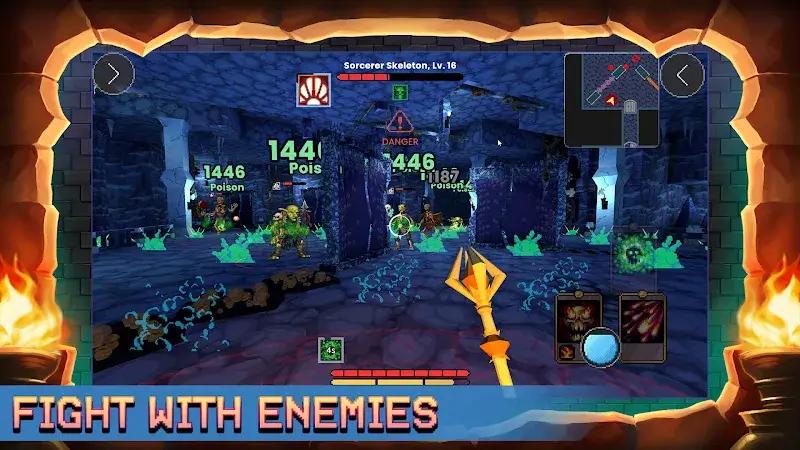Click the right-arrow circle button

(x=113, y=74)
